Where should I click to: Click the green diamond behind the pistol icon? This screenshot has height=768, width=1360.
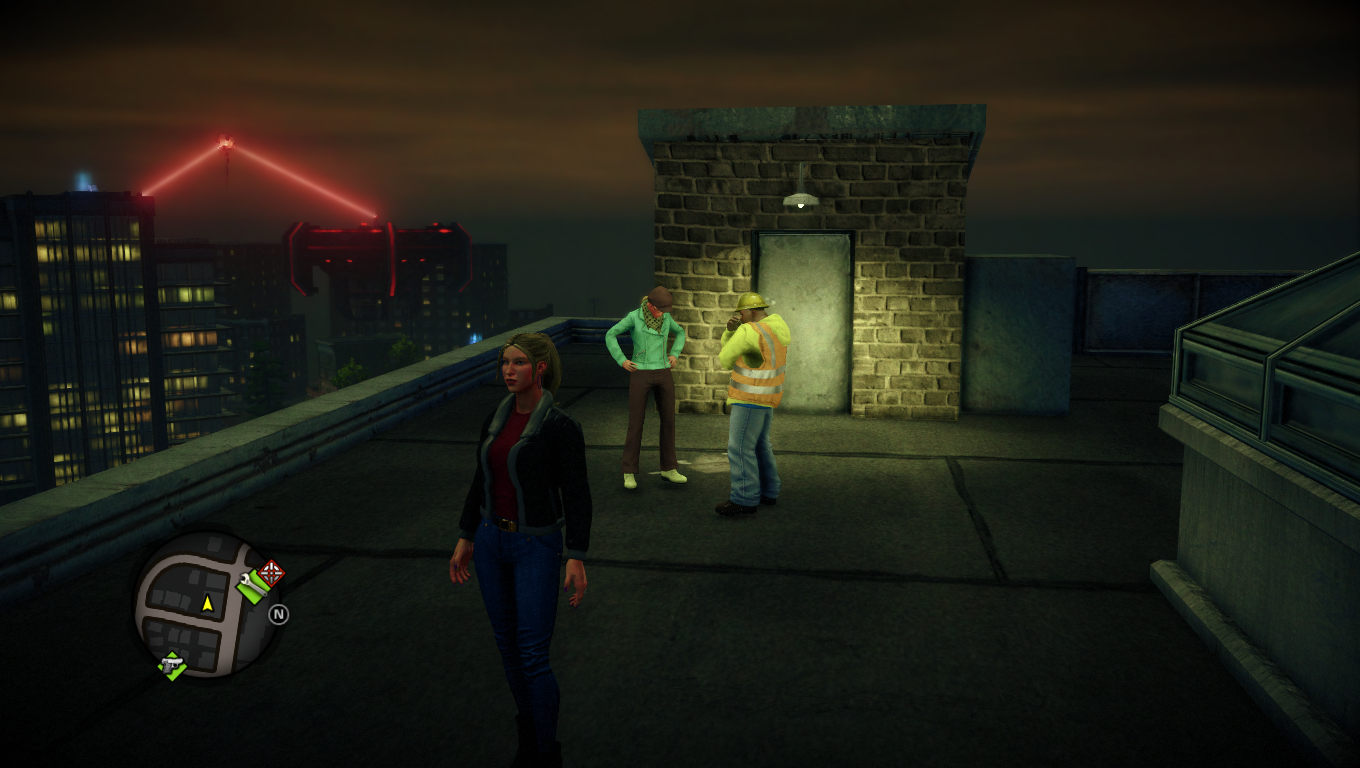[178, 671]
